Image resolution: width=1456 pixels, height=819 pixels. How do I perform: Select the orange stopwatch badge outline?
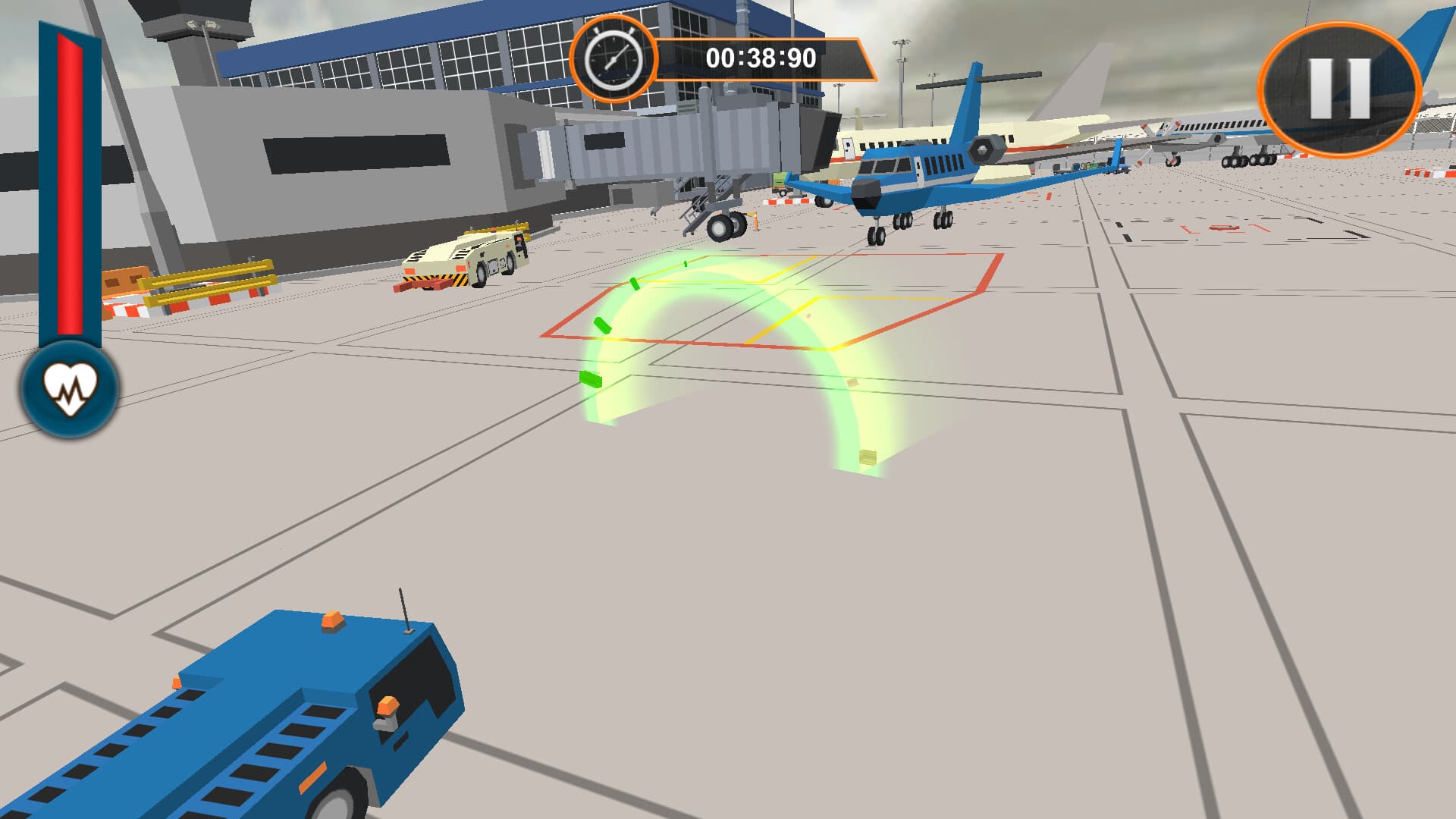pos(614,58)
